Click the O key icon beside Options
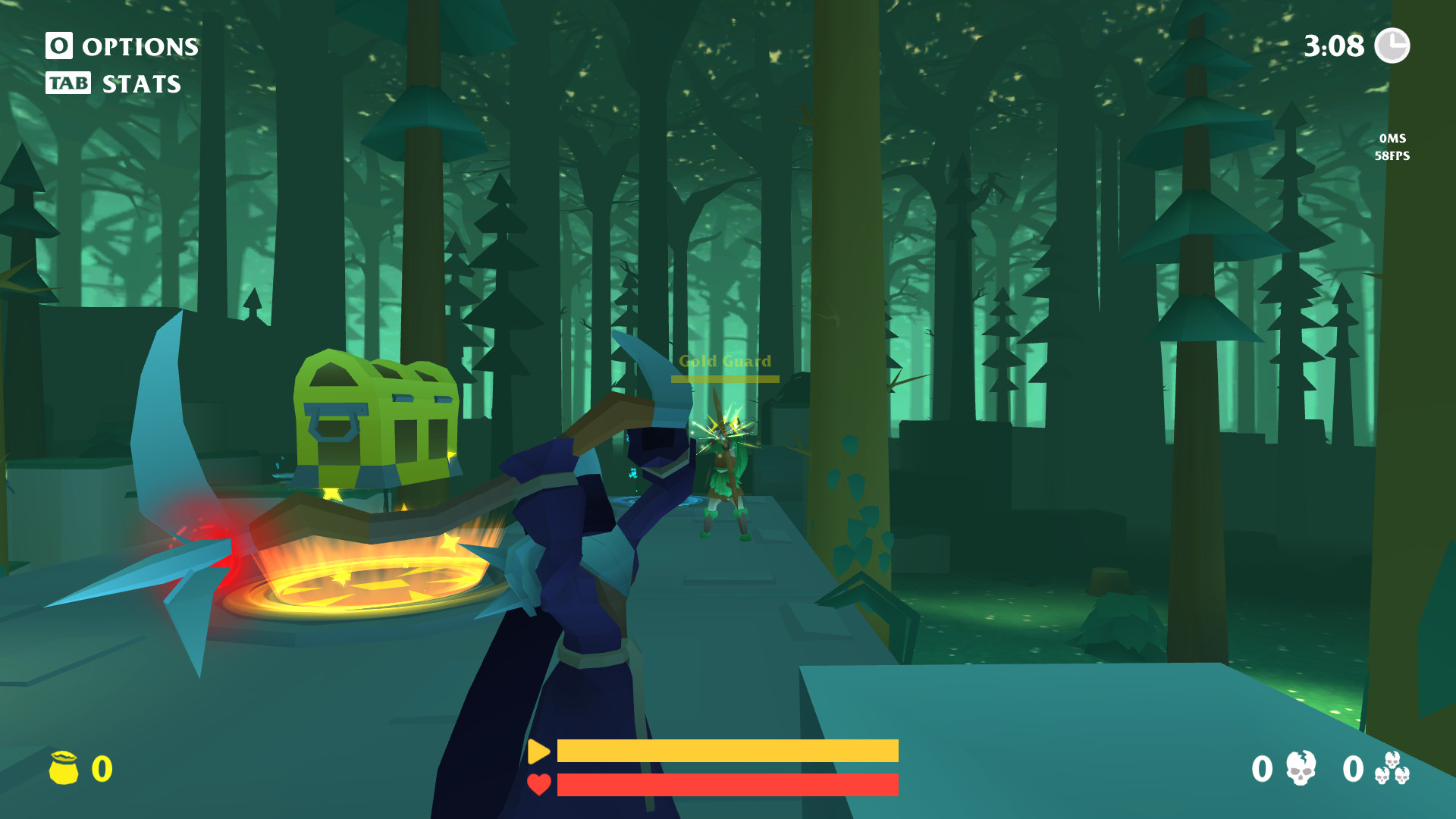 coord(58,47)
